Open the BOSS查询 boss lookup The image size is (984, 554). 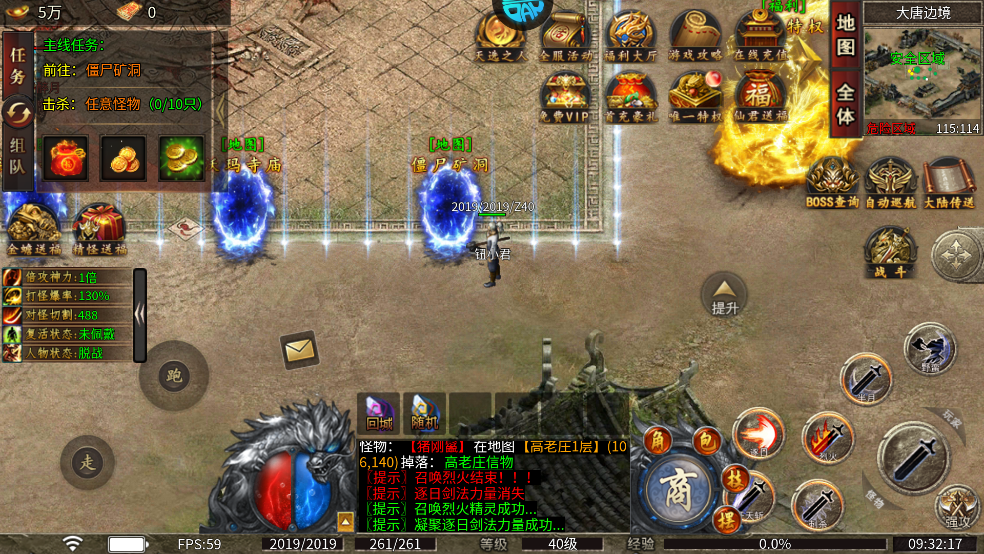[x=832, y=183]
